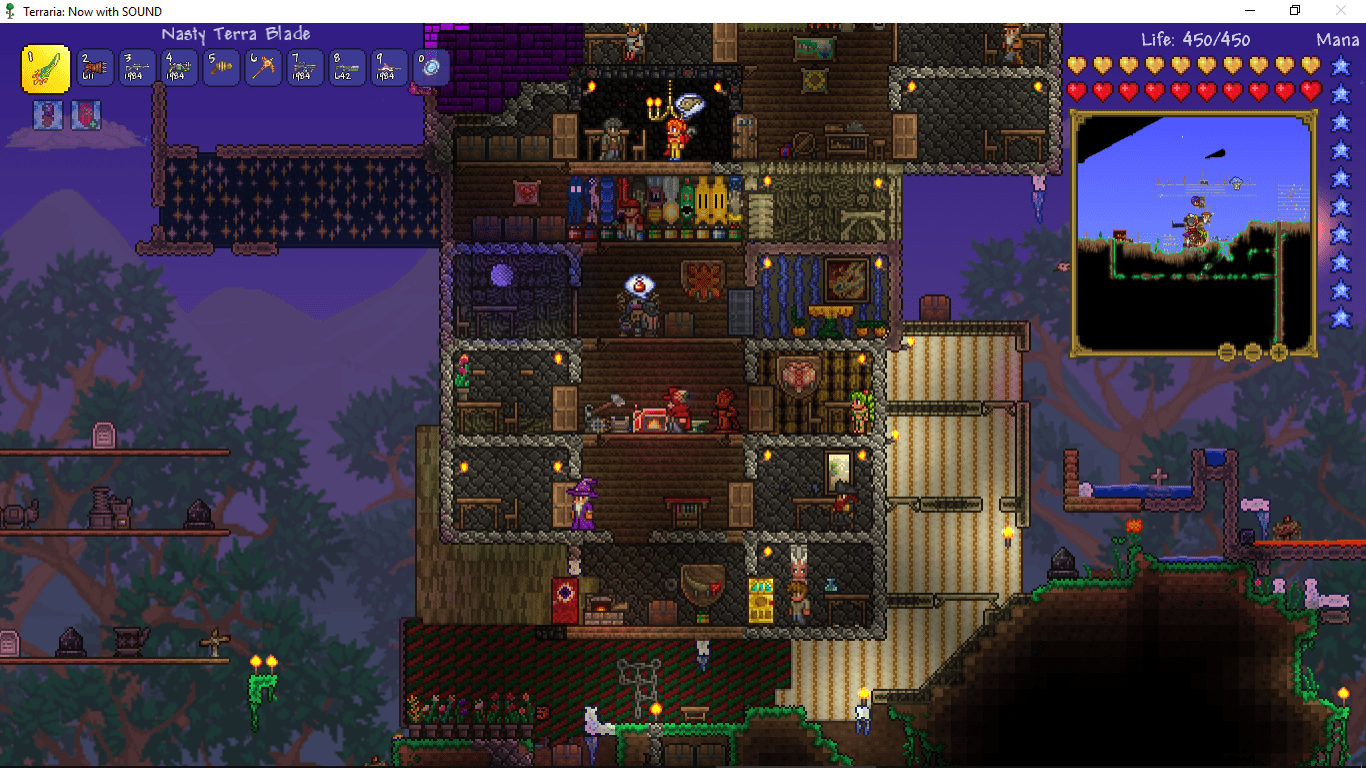
Task: Select the golden weapon in hotbar slot 5
Action: pyautogui.click(x=221, y=68)
